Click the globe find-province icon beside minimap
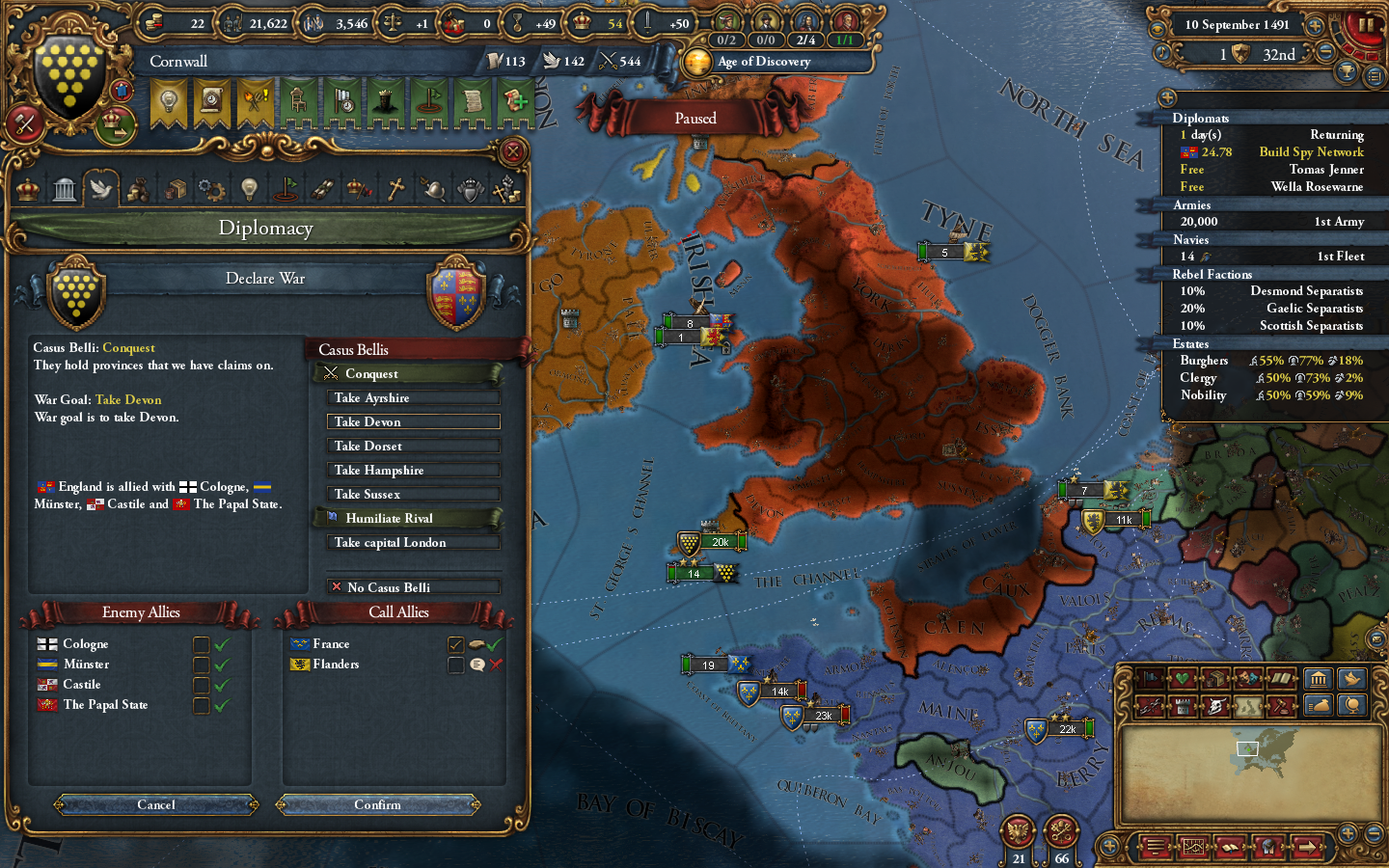Screen dimensions: 1389x868 [1352, 705]
